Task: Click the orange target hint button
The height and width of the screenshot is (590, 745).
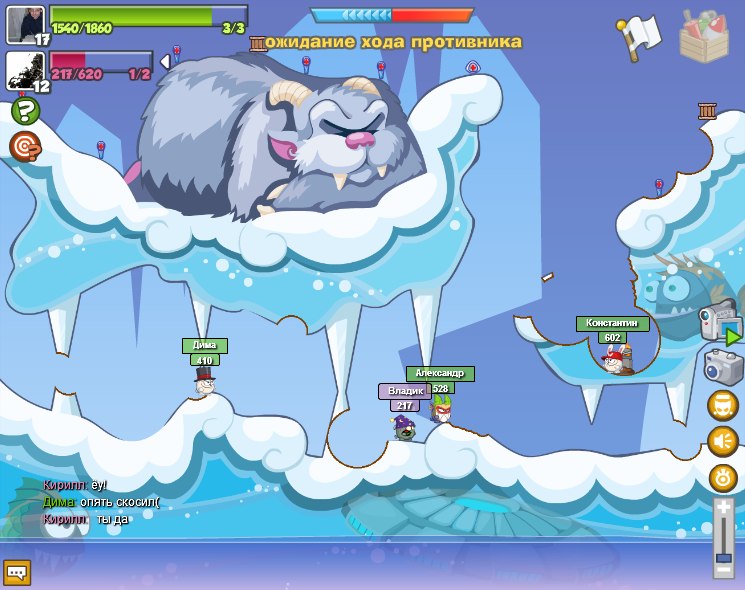Action: pyautogui.click(x=25, y=146)
